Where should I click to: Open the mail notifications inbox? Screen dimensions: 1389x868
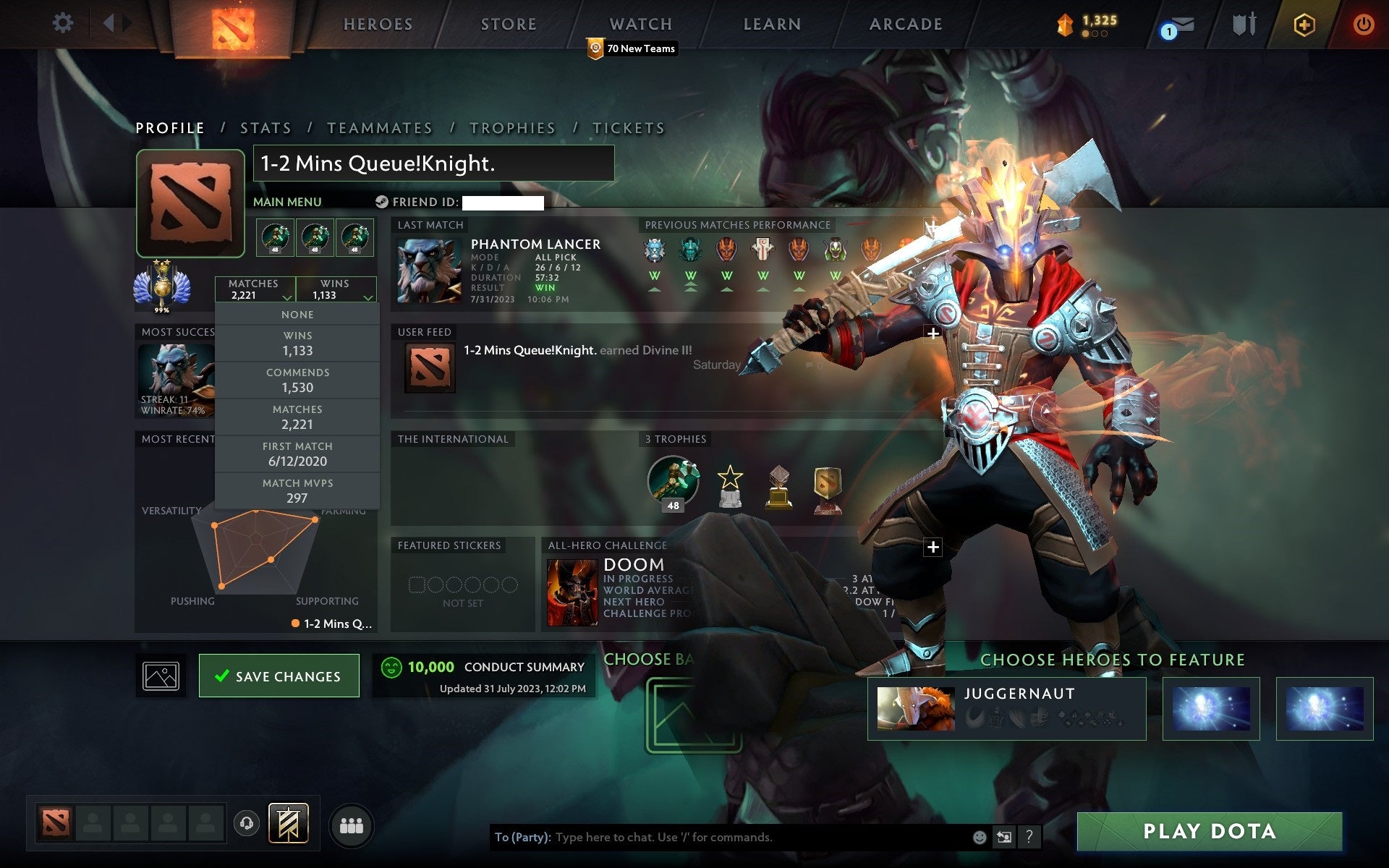tap(1181, 24)
